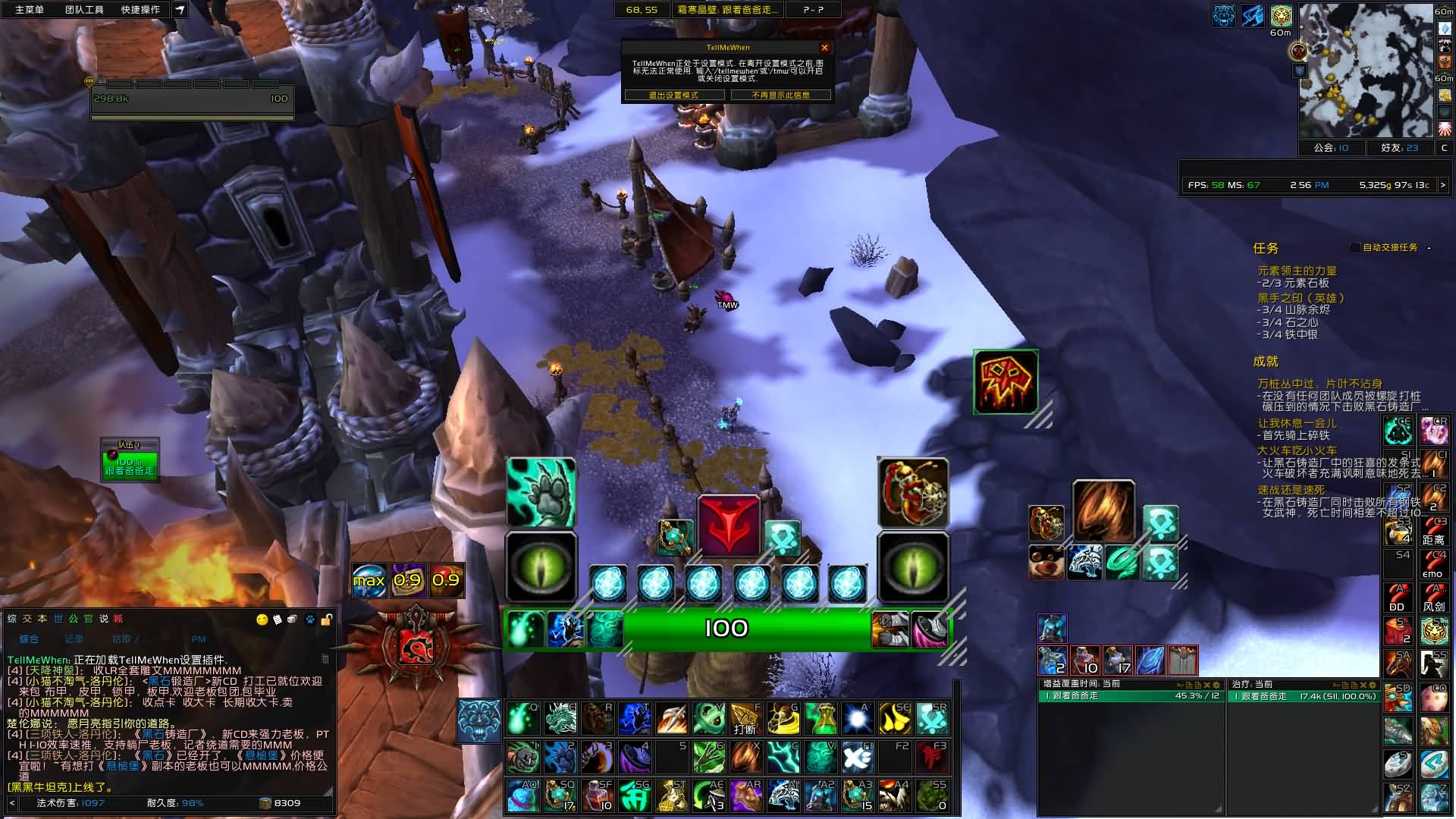The height and width of the screenshot is (819, 1456).
Task: Activate the 打断 interrupt ability
Action: coord(745,718)
